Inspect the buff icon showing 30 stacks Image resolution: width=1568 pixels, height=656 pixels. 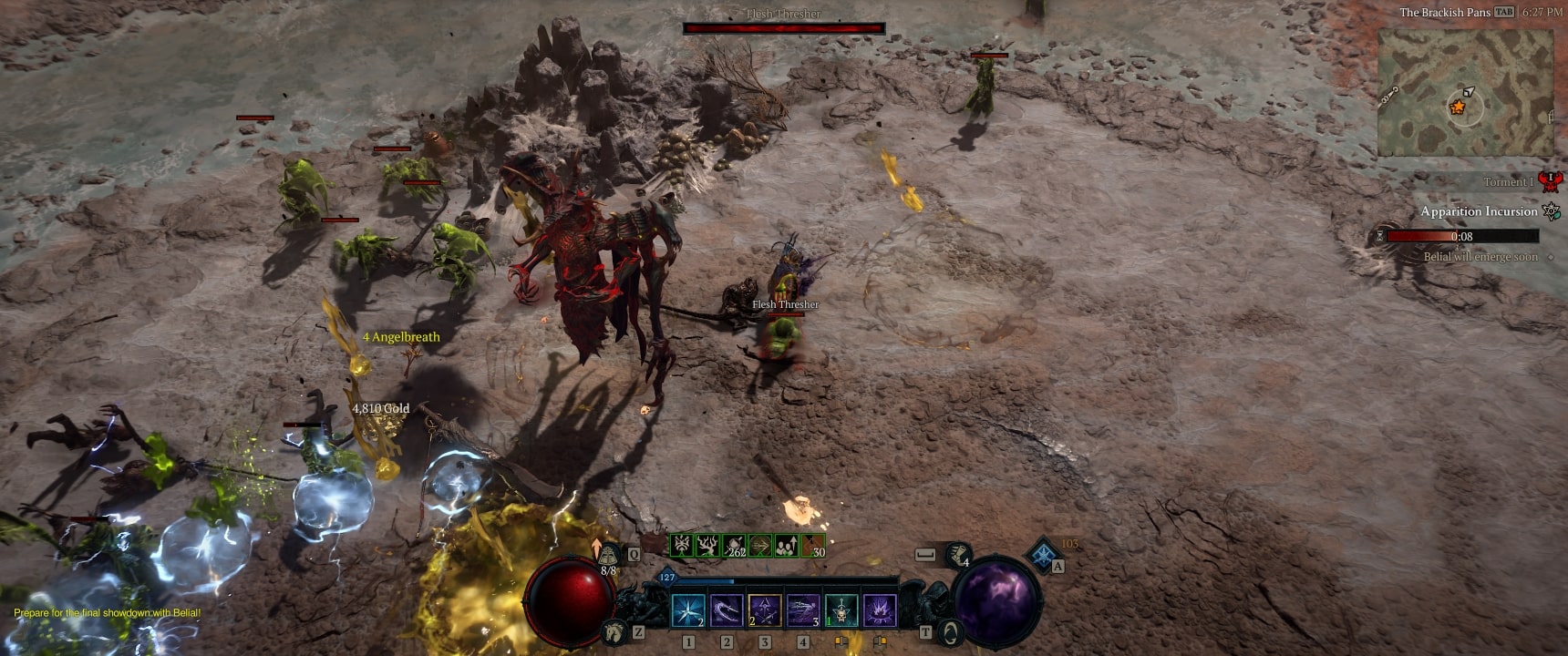click(x=812, y=546)
